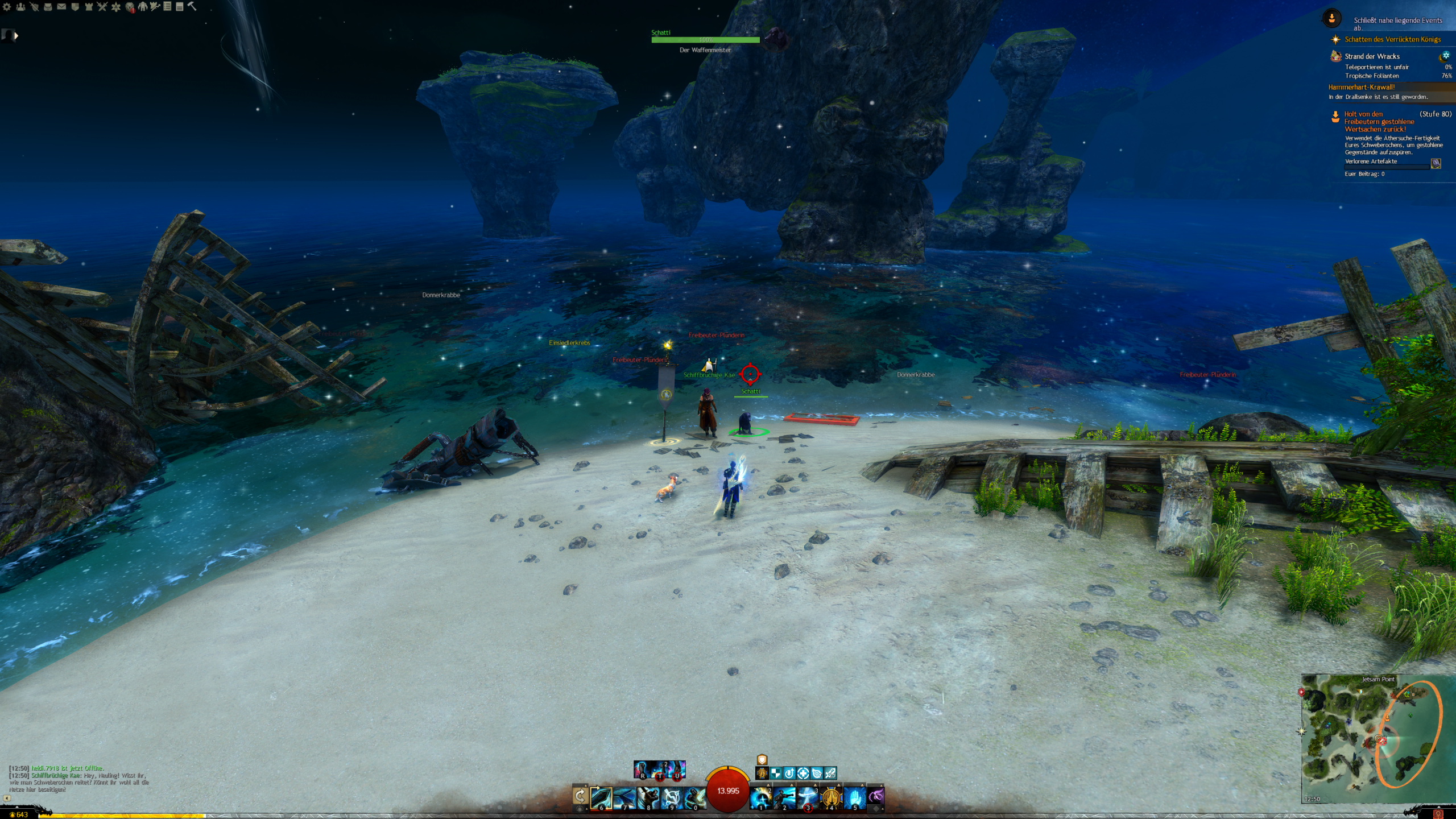
Task: Click the chat log message area
Action: [x=80, y=779]
